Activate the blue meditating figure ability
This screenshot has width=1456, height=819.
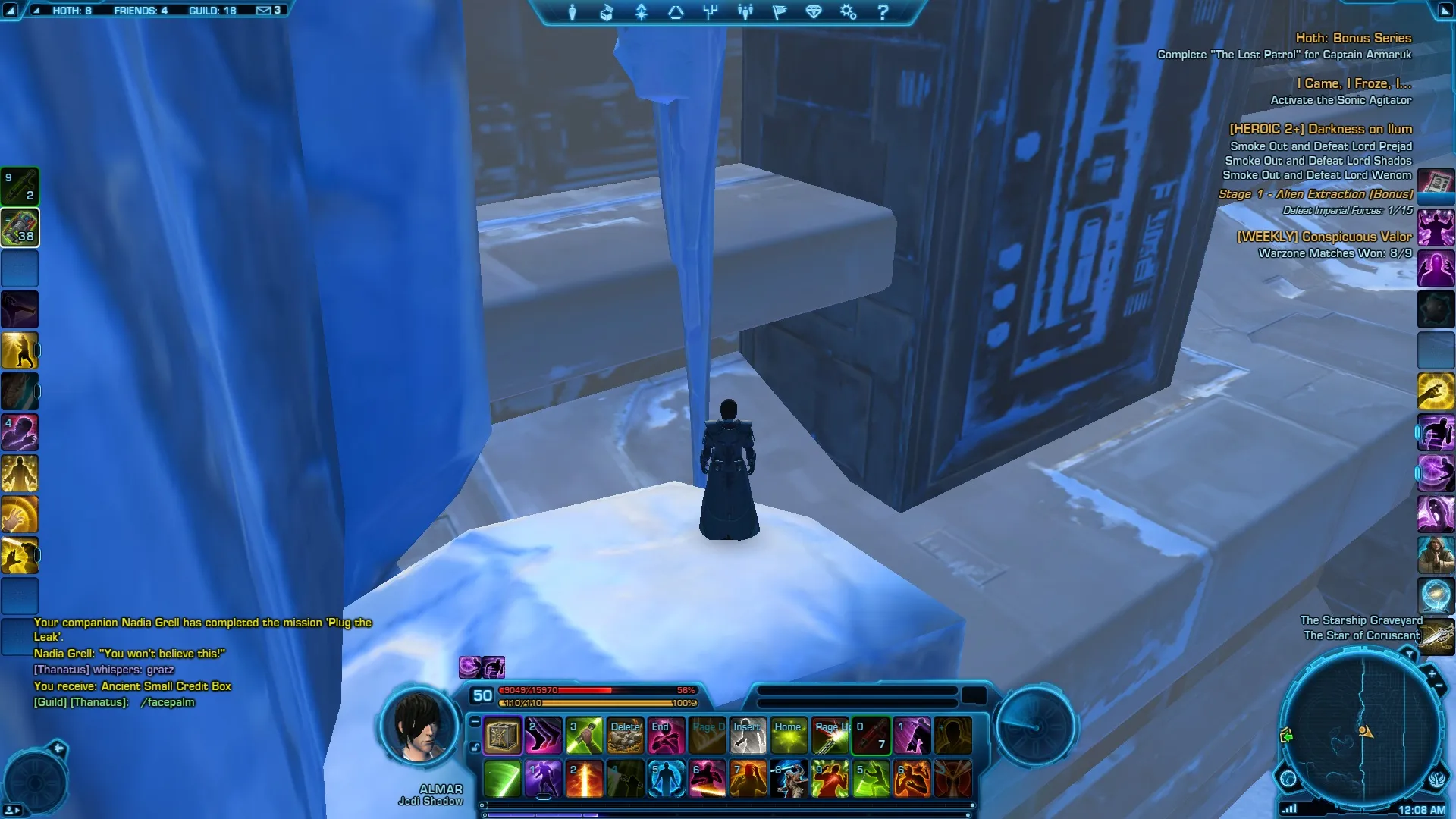(666, 779)
